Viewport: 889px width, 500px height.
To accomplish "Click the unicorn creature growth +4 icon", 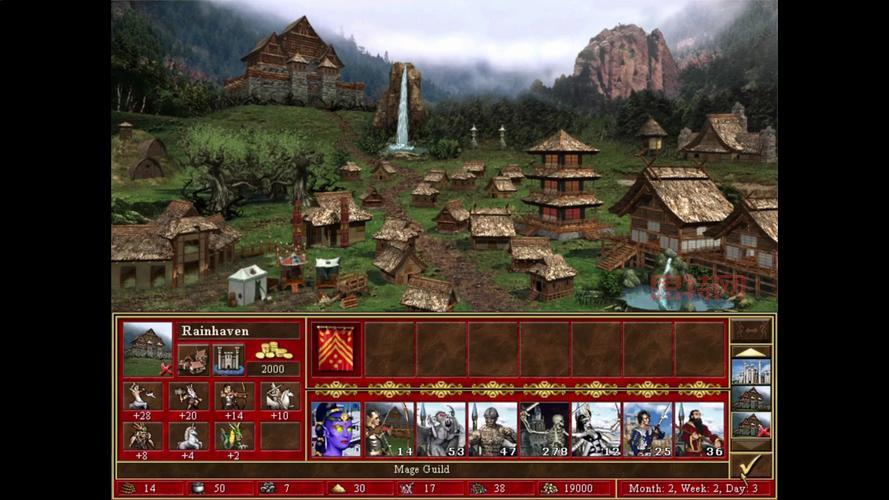I will (x=188, y=435).
